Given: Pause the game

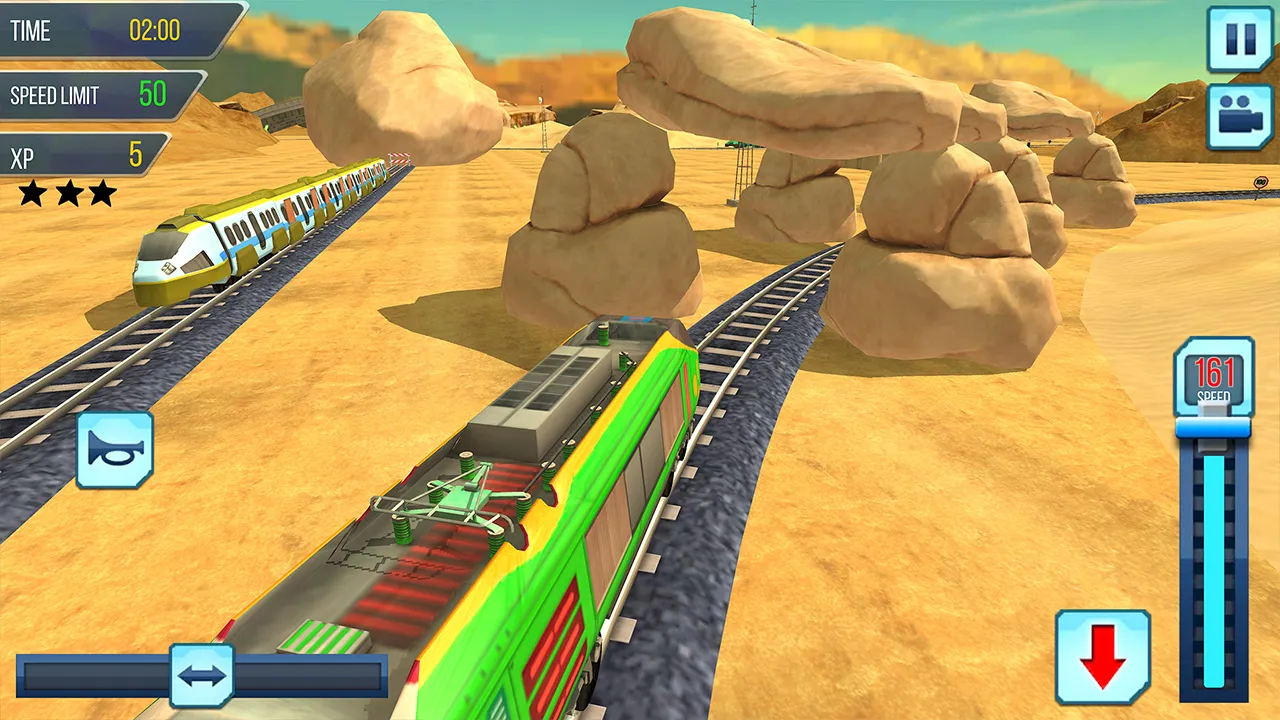Looking at the screenshot, I should point(1240,40).
